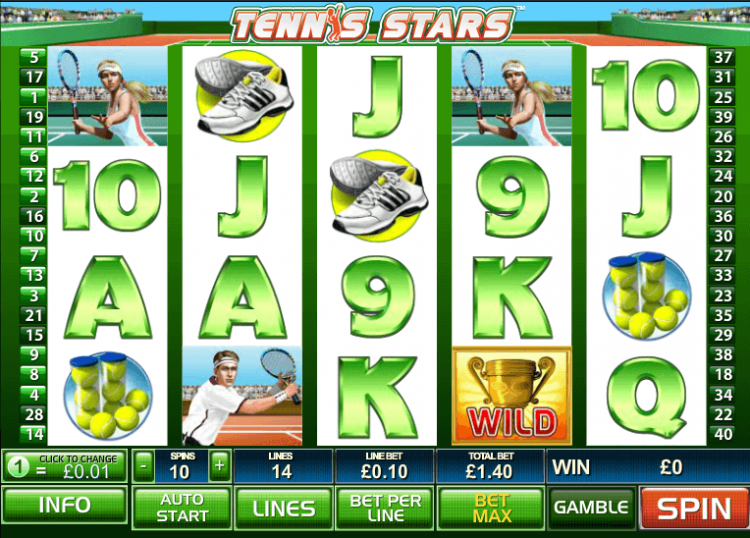The width and height of the screenshot is (750, 538).
Task: Click the coin value changer showing £0.01
Action: pos(64,465)
